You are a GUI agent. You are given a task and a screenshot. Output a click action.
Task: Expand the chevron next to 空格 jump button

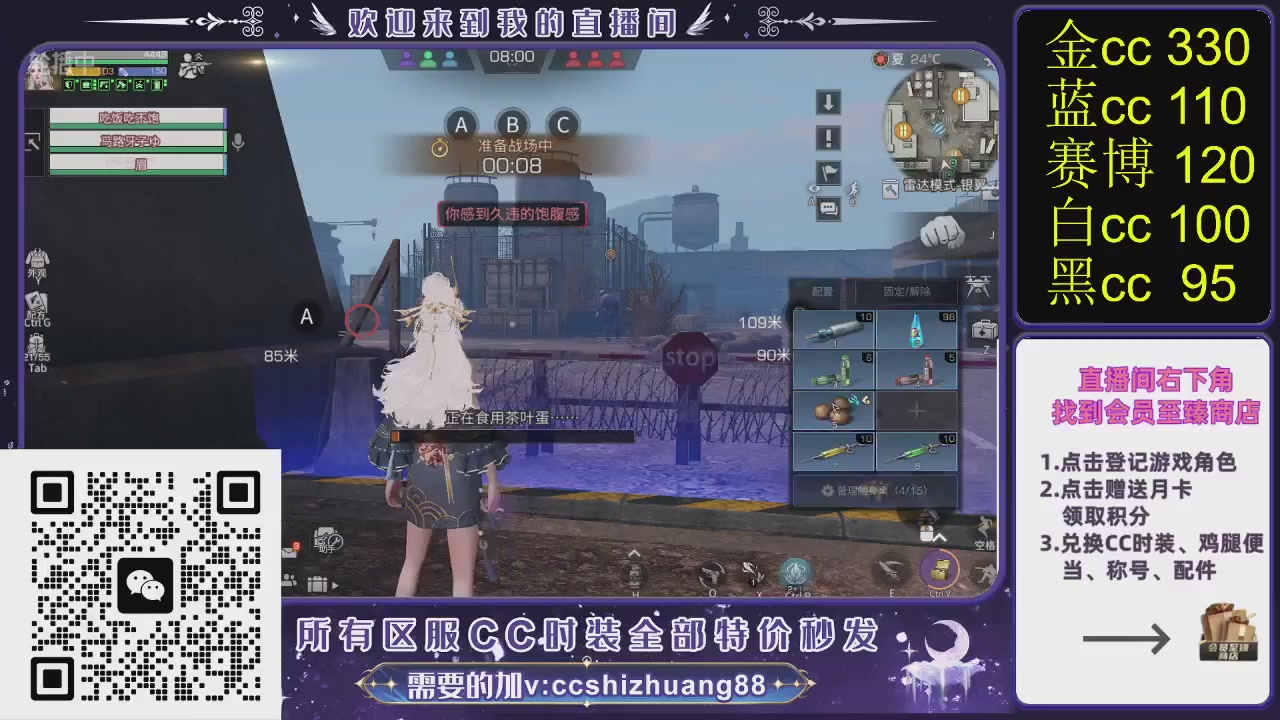pos(941,535)
